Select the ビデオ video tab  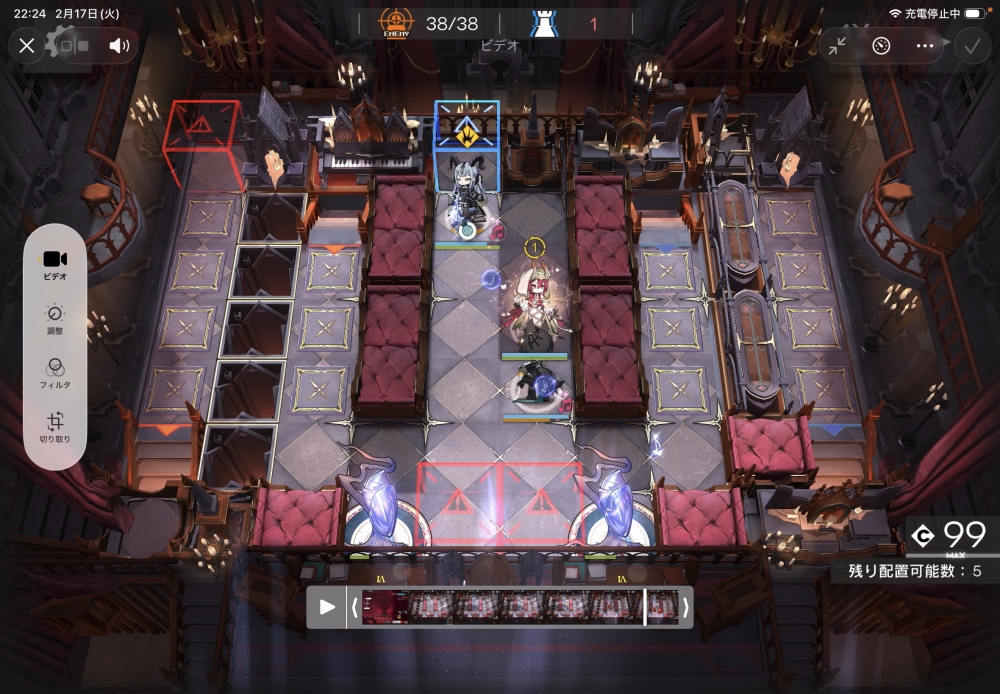click(55, 264)
